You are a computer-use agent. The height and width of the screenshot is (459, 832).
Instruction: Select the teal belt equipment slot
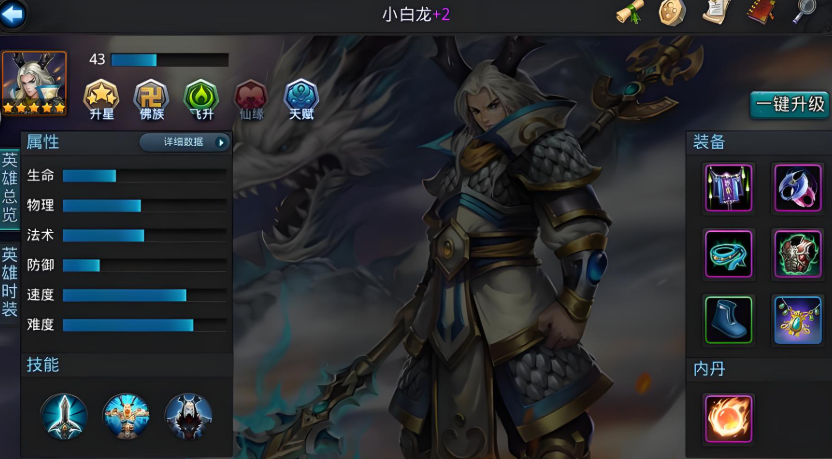tap(728, 254)
